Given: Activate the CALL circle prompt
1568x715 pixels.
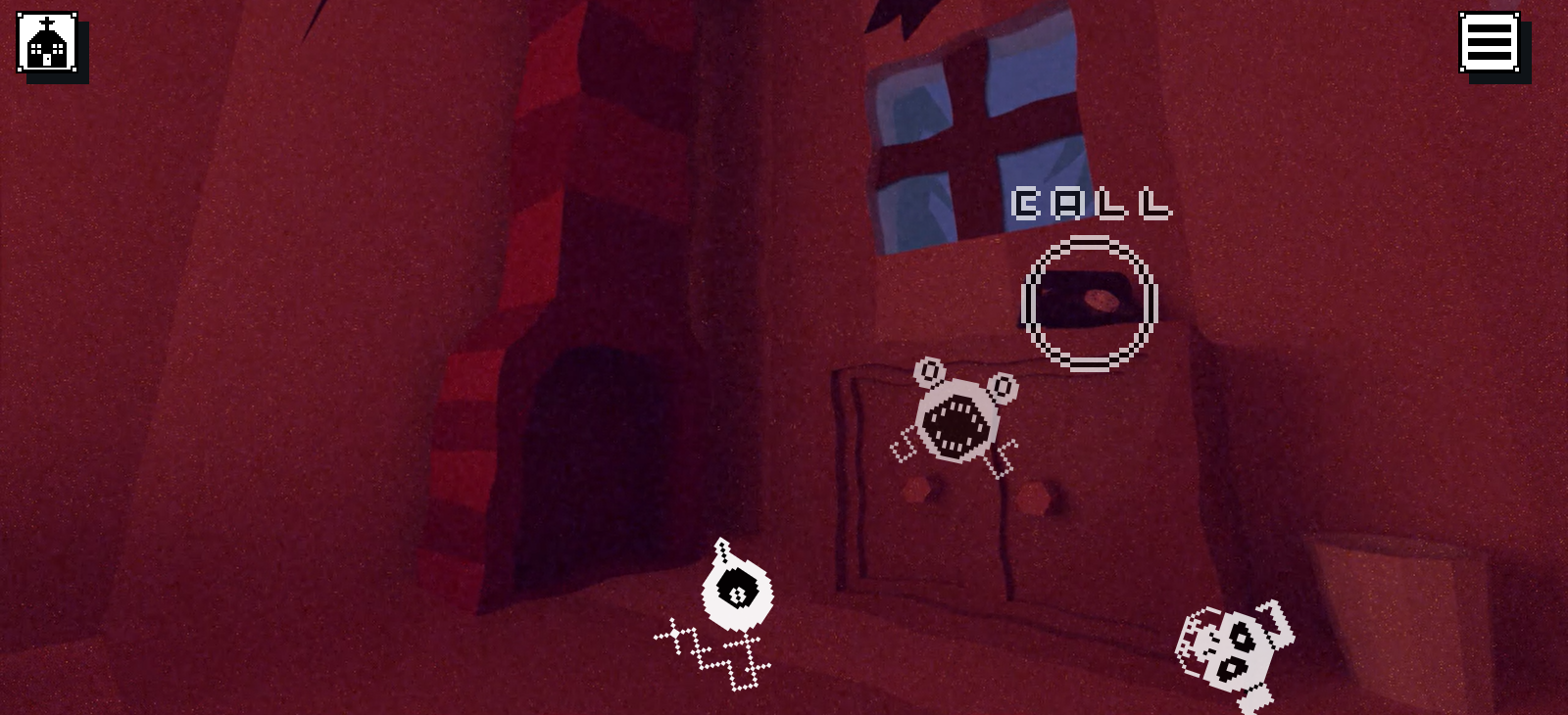Looking at the screenshot, I should coord(1089,303).
